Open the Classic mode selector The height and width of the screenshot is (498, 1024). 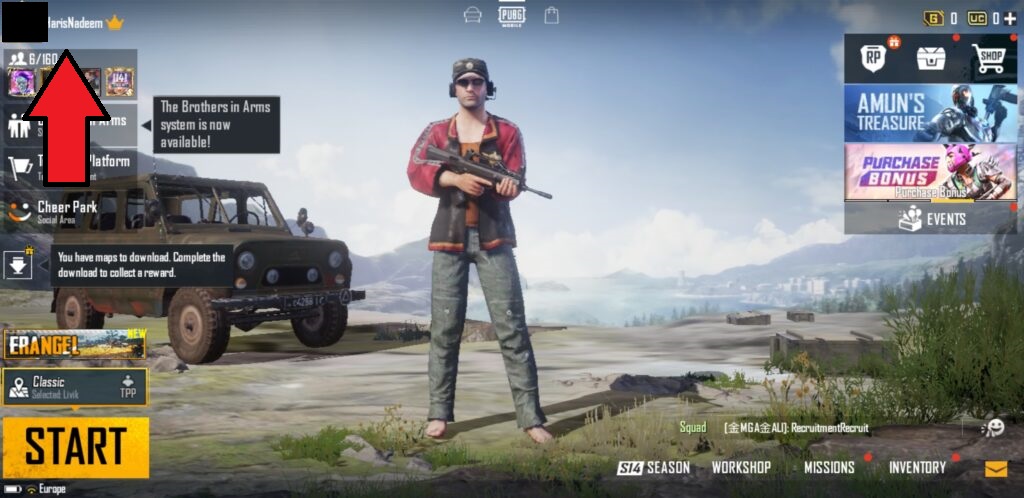[x=75, y=387]
